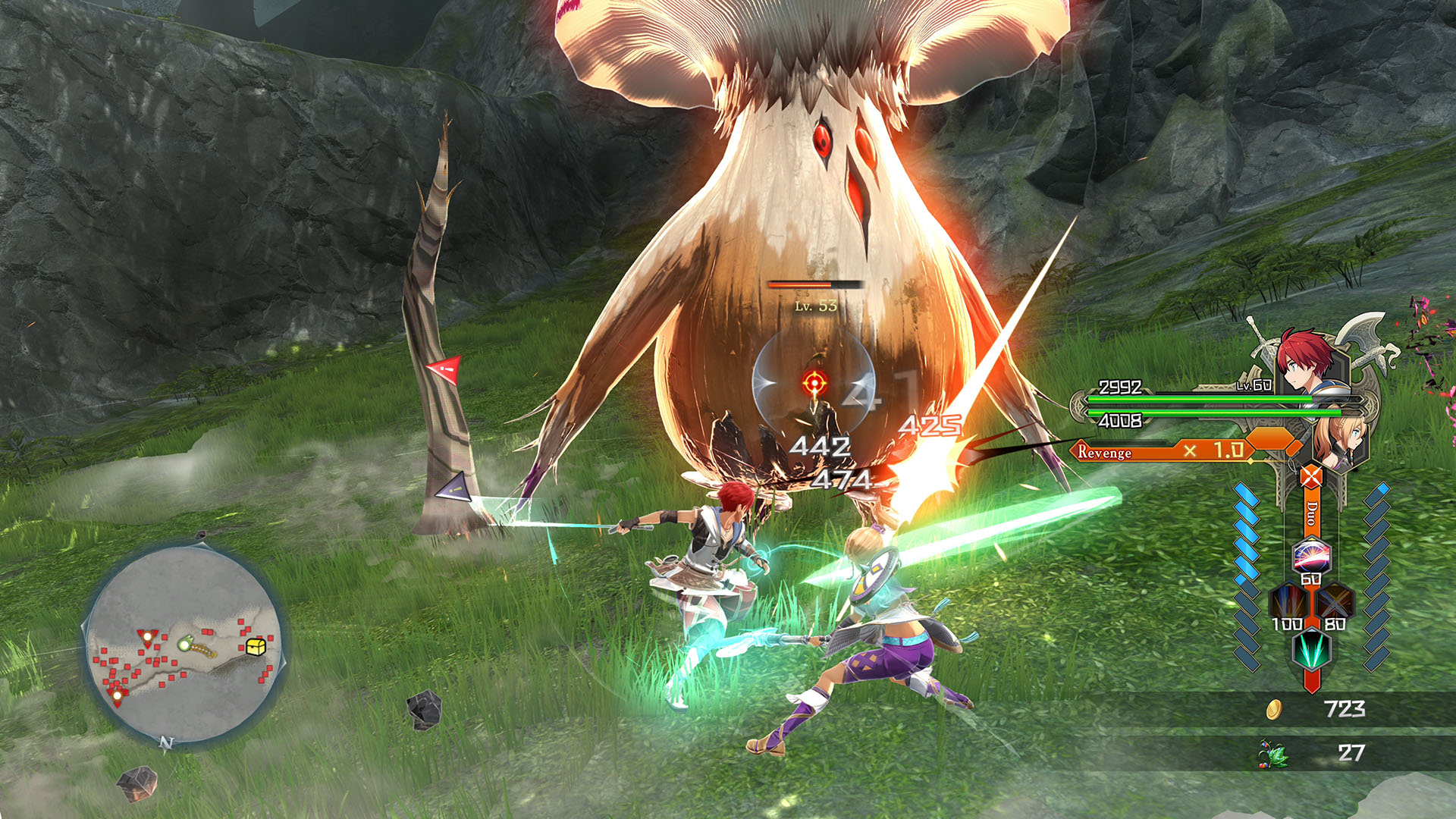Activate the green burst skill icon
Viewport: 1456px width, 819px height.
(1311, 648)
